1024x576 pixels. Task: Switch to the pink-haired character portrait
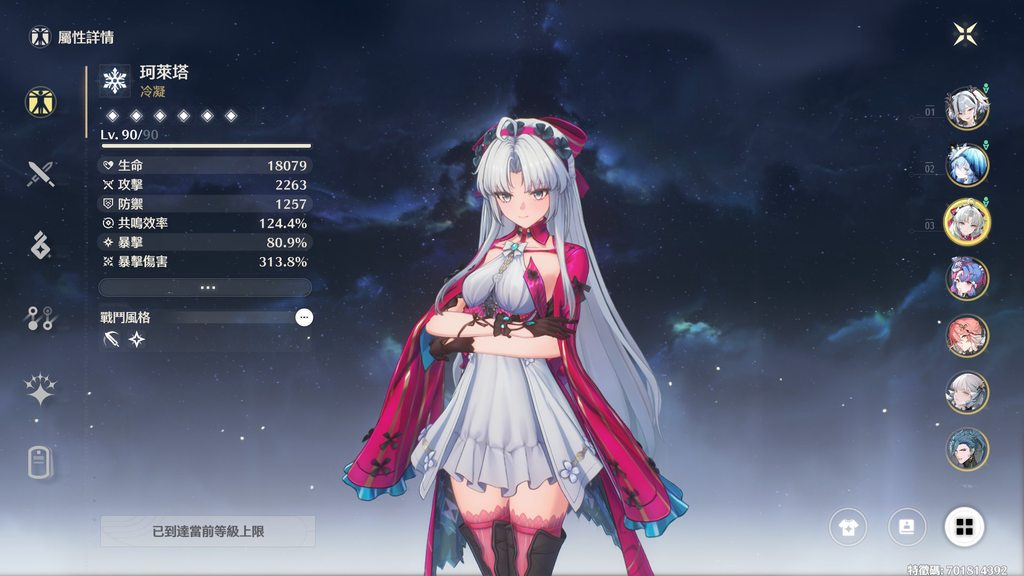coord(967,336)
